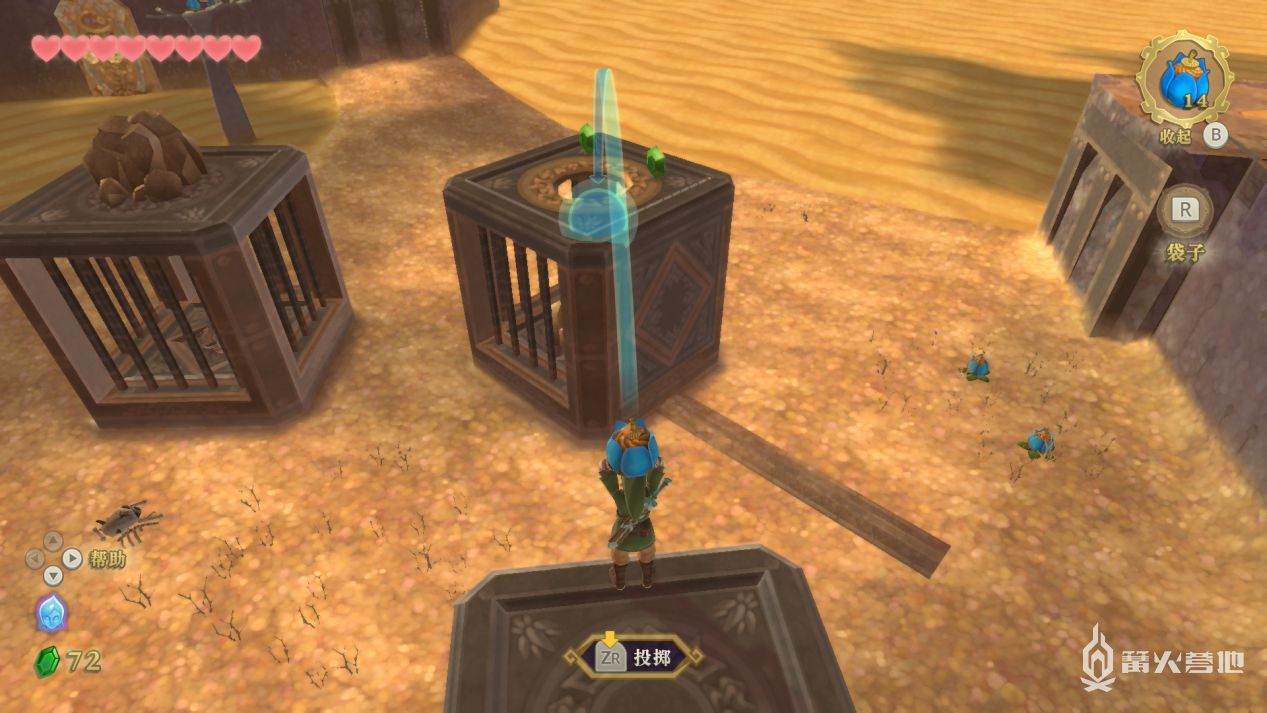Click the blue Fi spirit icon
This screenshot has height=713, width=1267.
click(x=50, y=612)
